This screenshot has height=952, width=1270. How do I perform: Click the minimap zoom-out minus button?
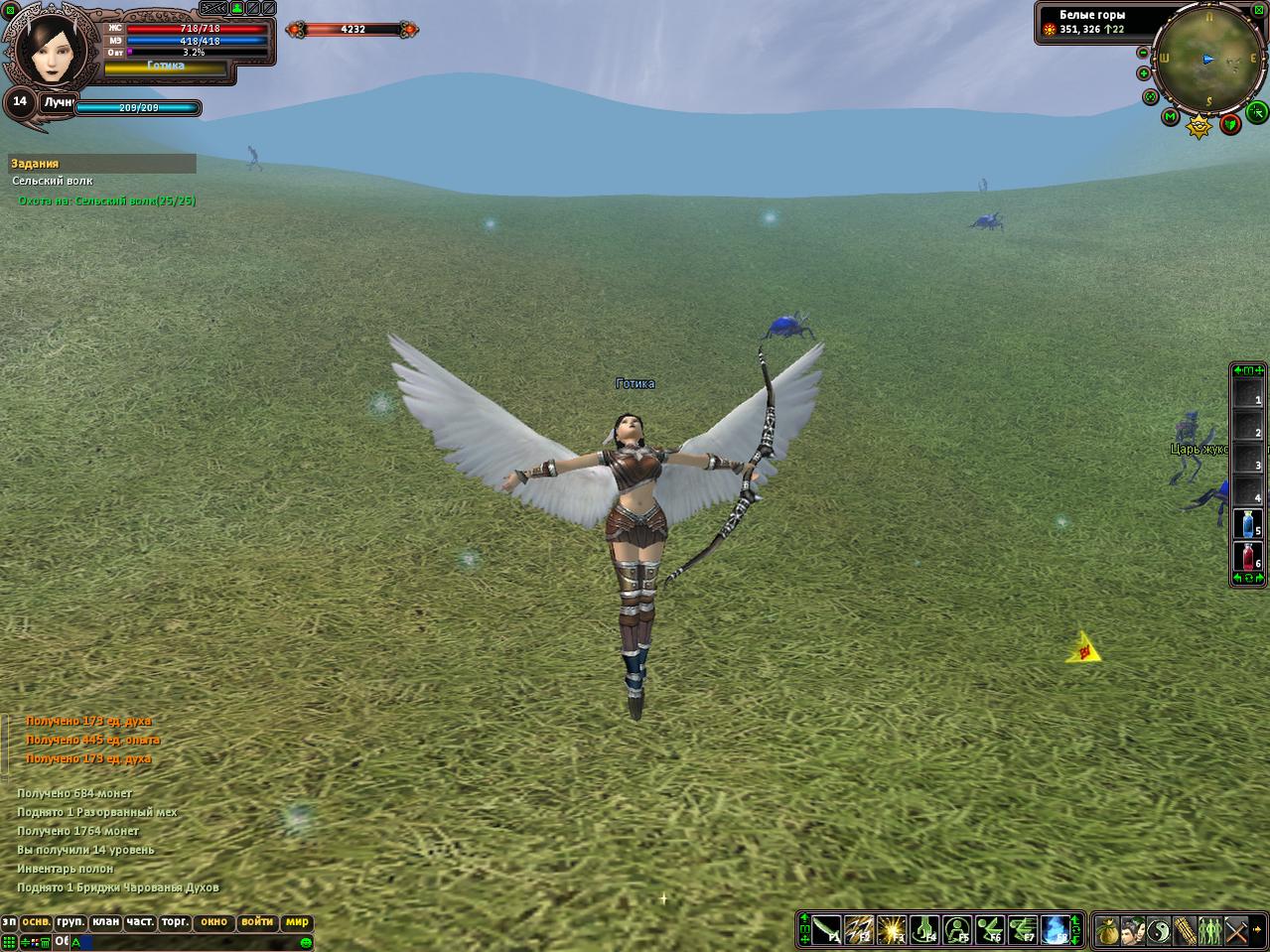pyautogui.click(x=1143, y=53)
